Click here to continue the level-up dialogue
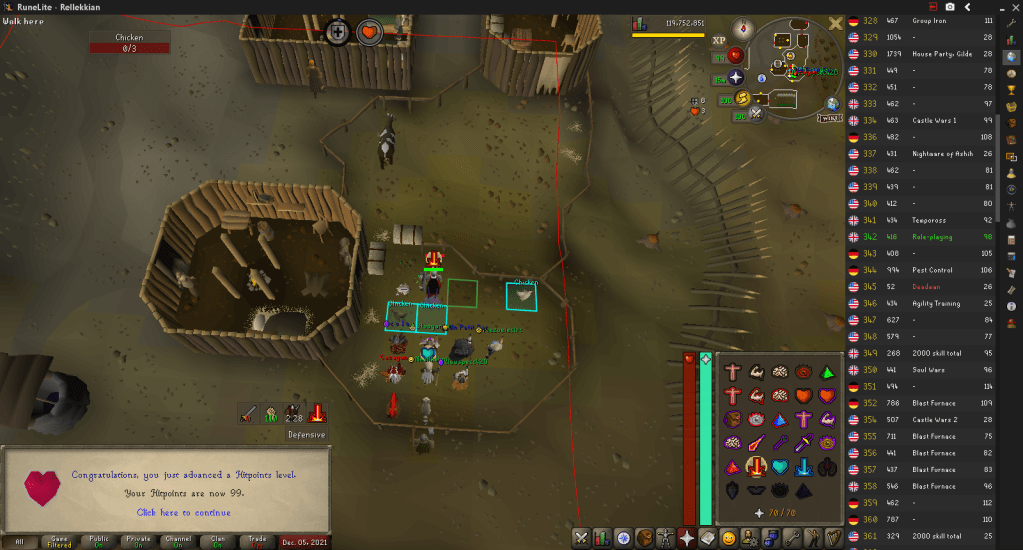Viewport: 1023px width, 550px height. (183, 512)
